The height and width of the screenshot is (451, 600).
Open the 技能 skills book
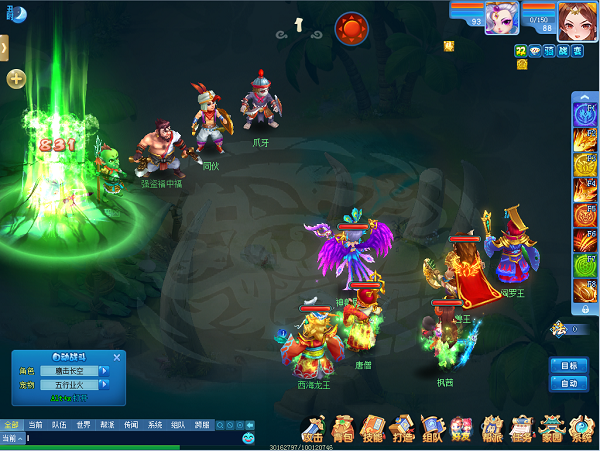(x=373, y=428)
